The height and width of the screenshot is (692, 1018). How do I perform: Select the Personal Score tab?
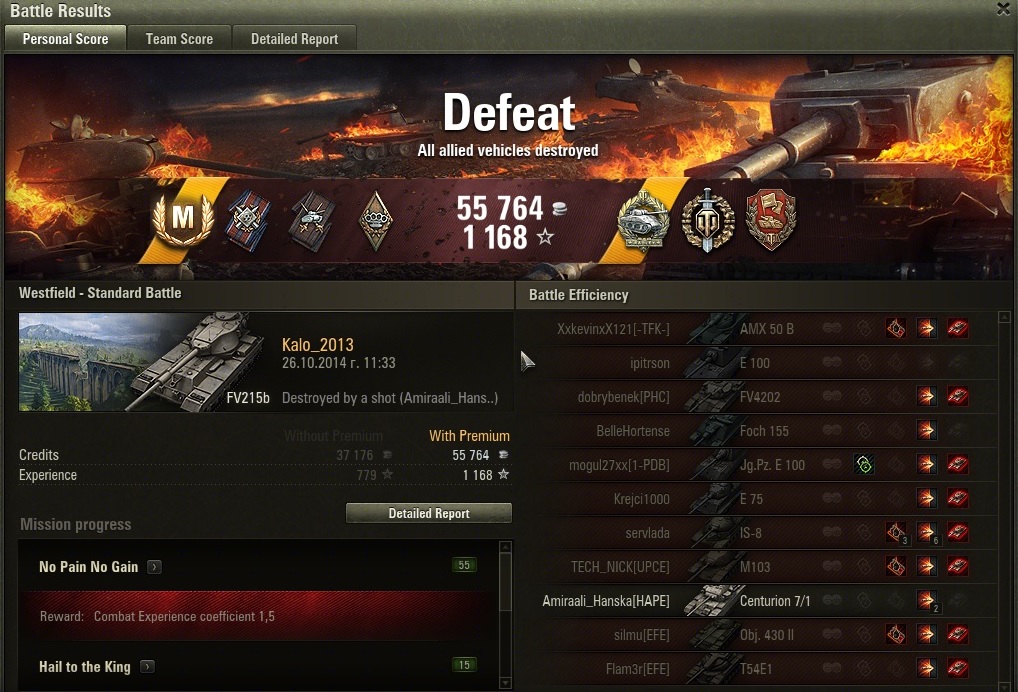pyautogui.click(x=65, y=39)
